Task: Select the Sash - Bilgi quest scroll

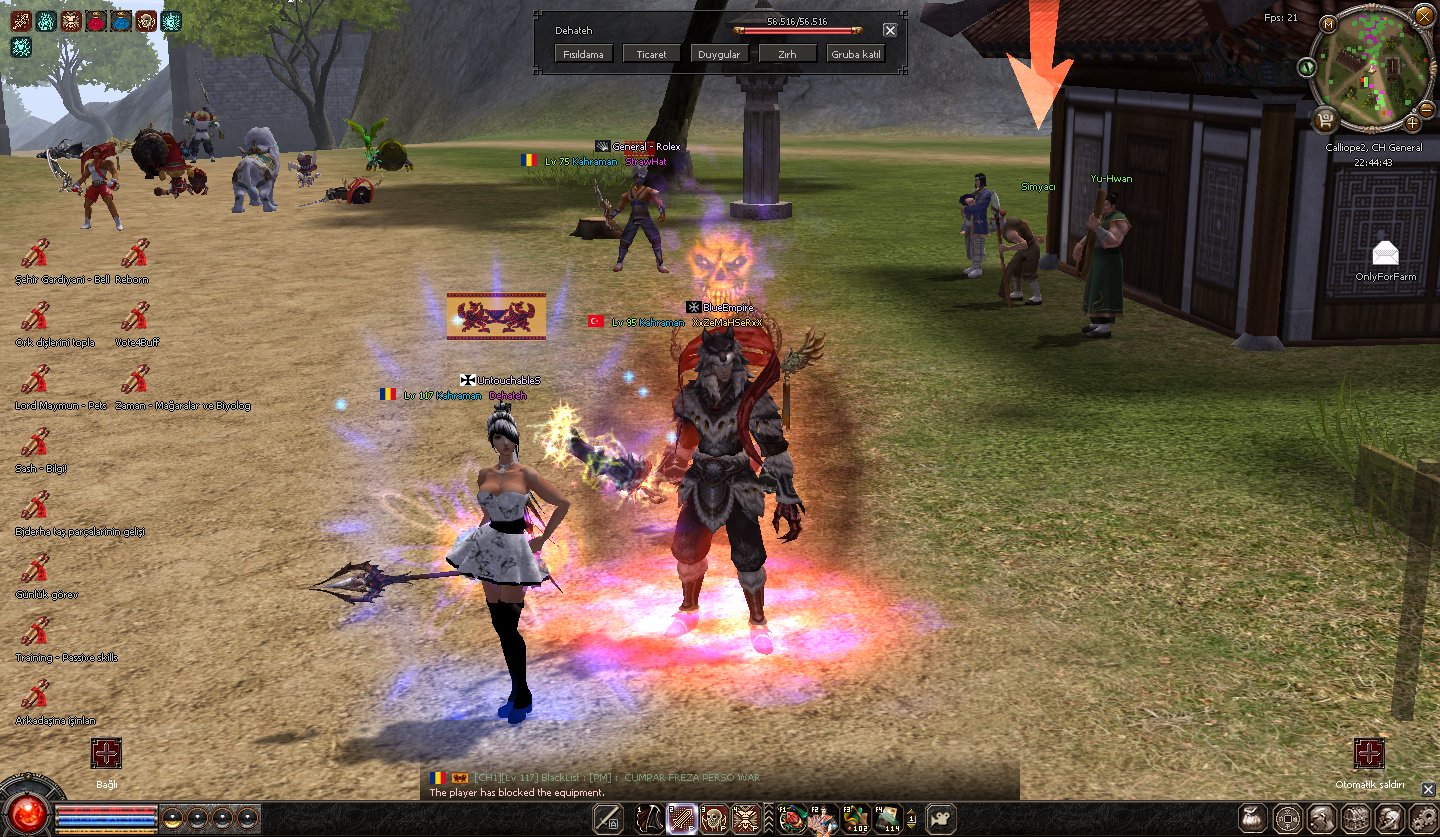Action: tap(35, 444)
